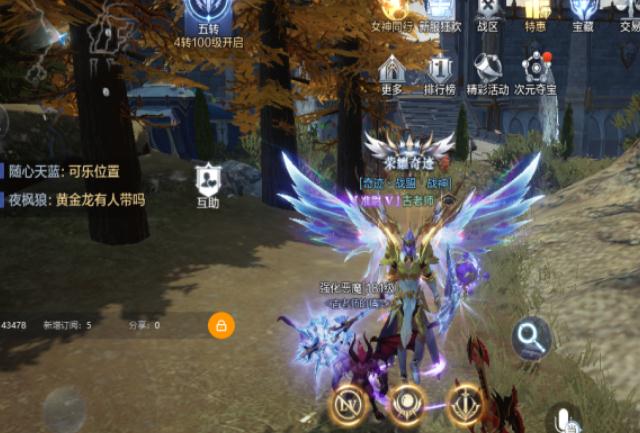Viewport: 640px width, 433px height.
Task: Open the 次元夺宝 event
Action: (x=536, y=74)
